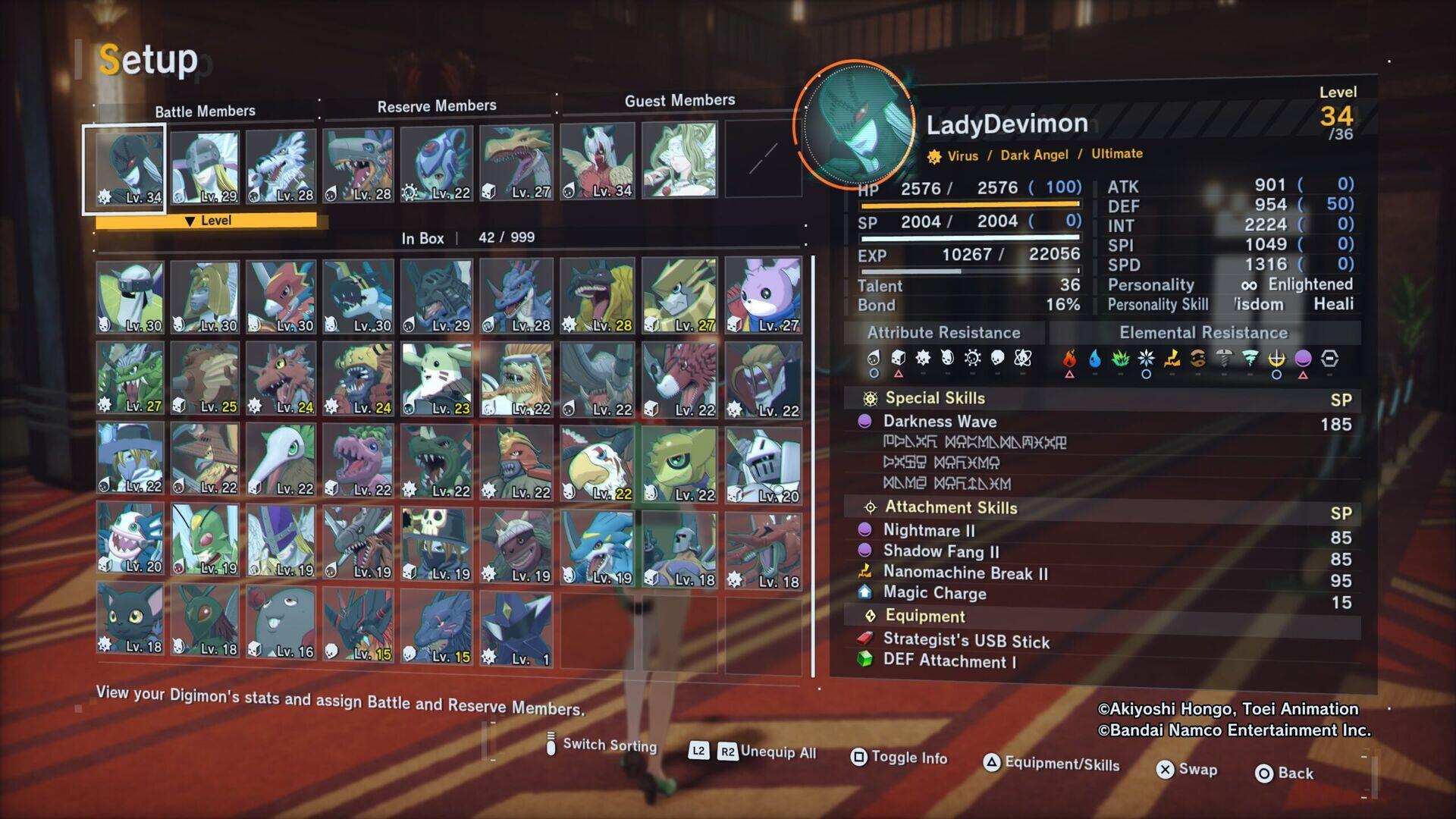Select the Magic Charge attachment skill
The image size is (1456, 819).
(934, 593)
